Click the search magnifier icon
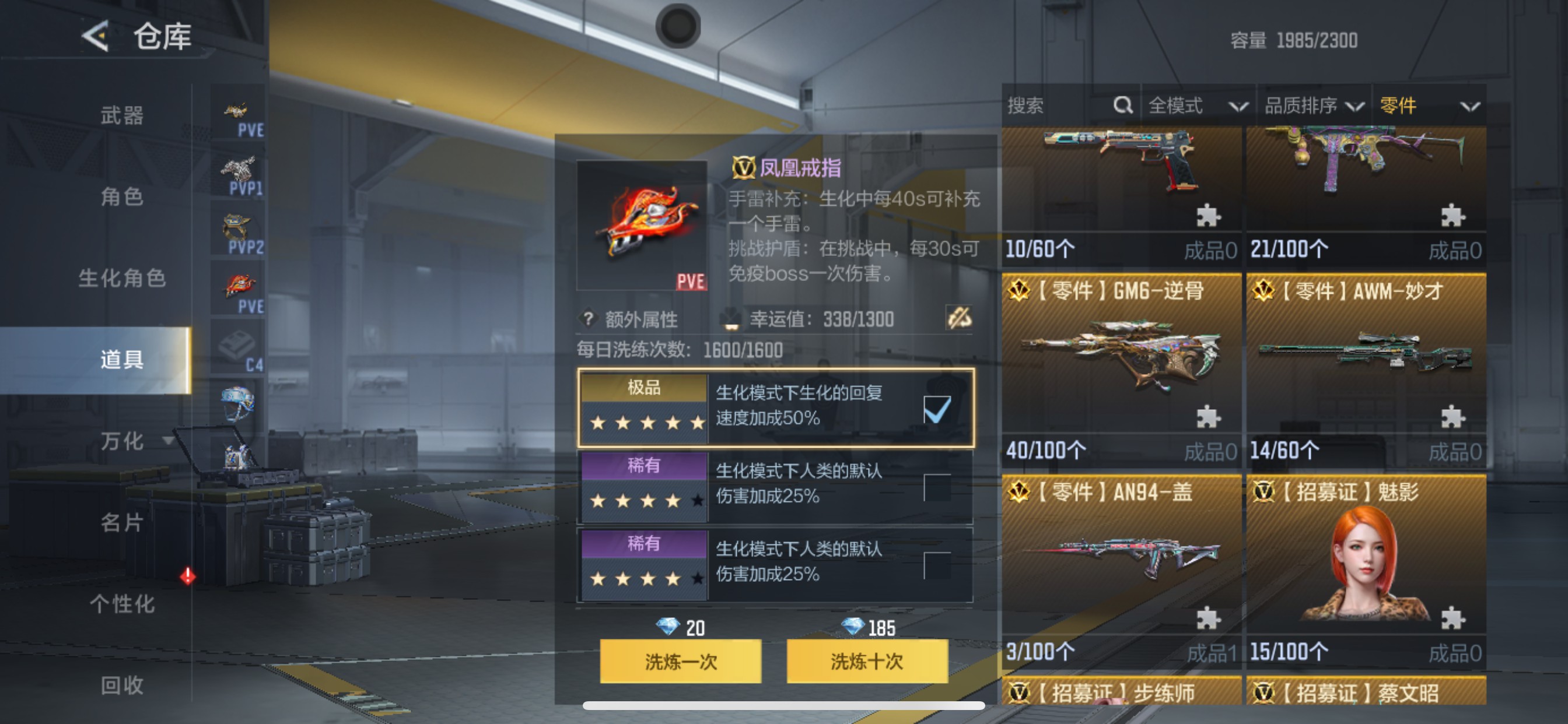The height and width of the screenshot is (724, 1568). (1122, 106)
